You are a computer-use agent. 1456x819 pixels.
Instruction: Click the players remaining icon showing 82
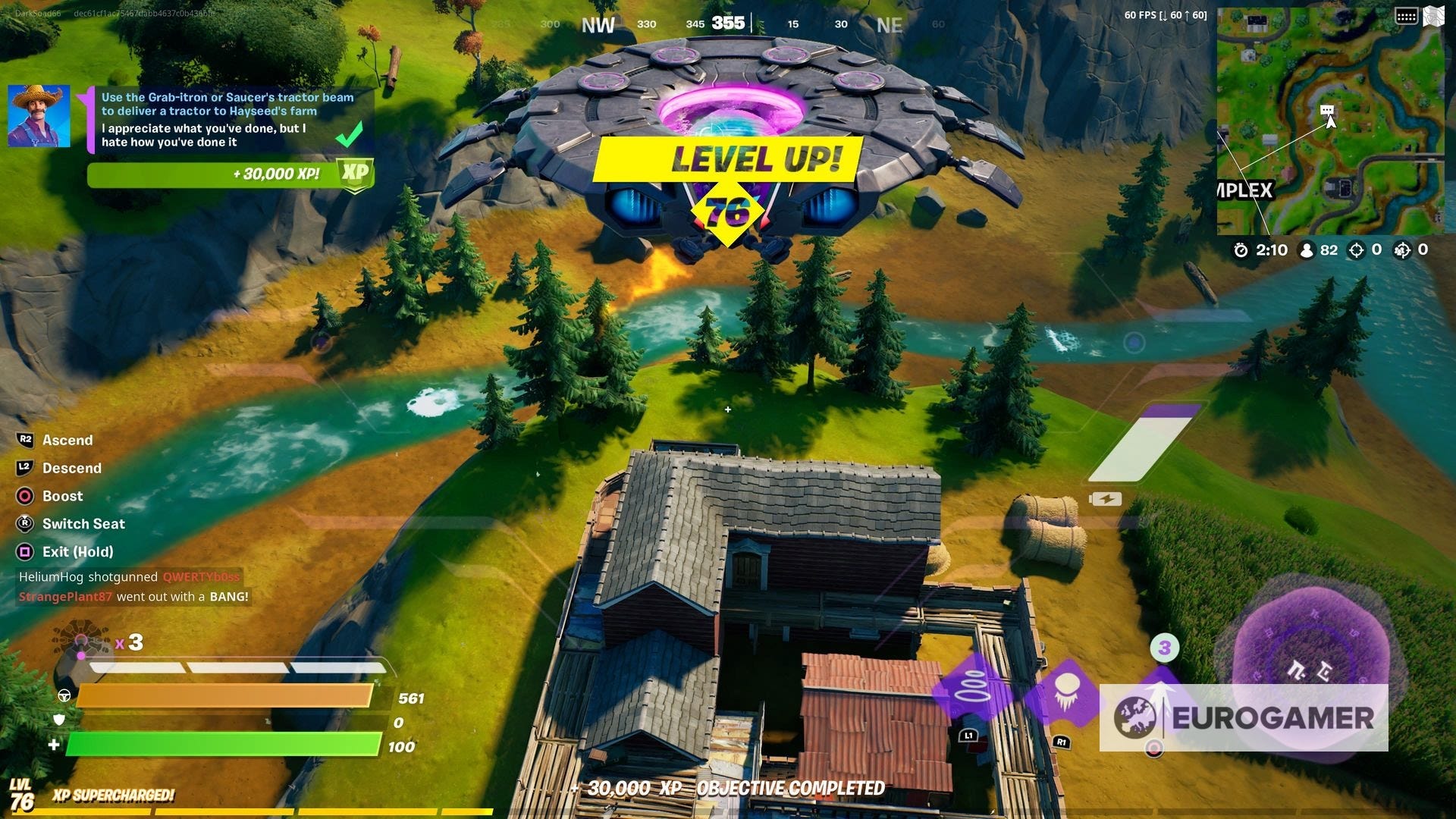point(1306,249)
